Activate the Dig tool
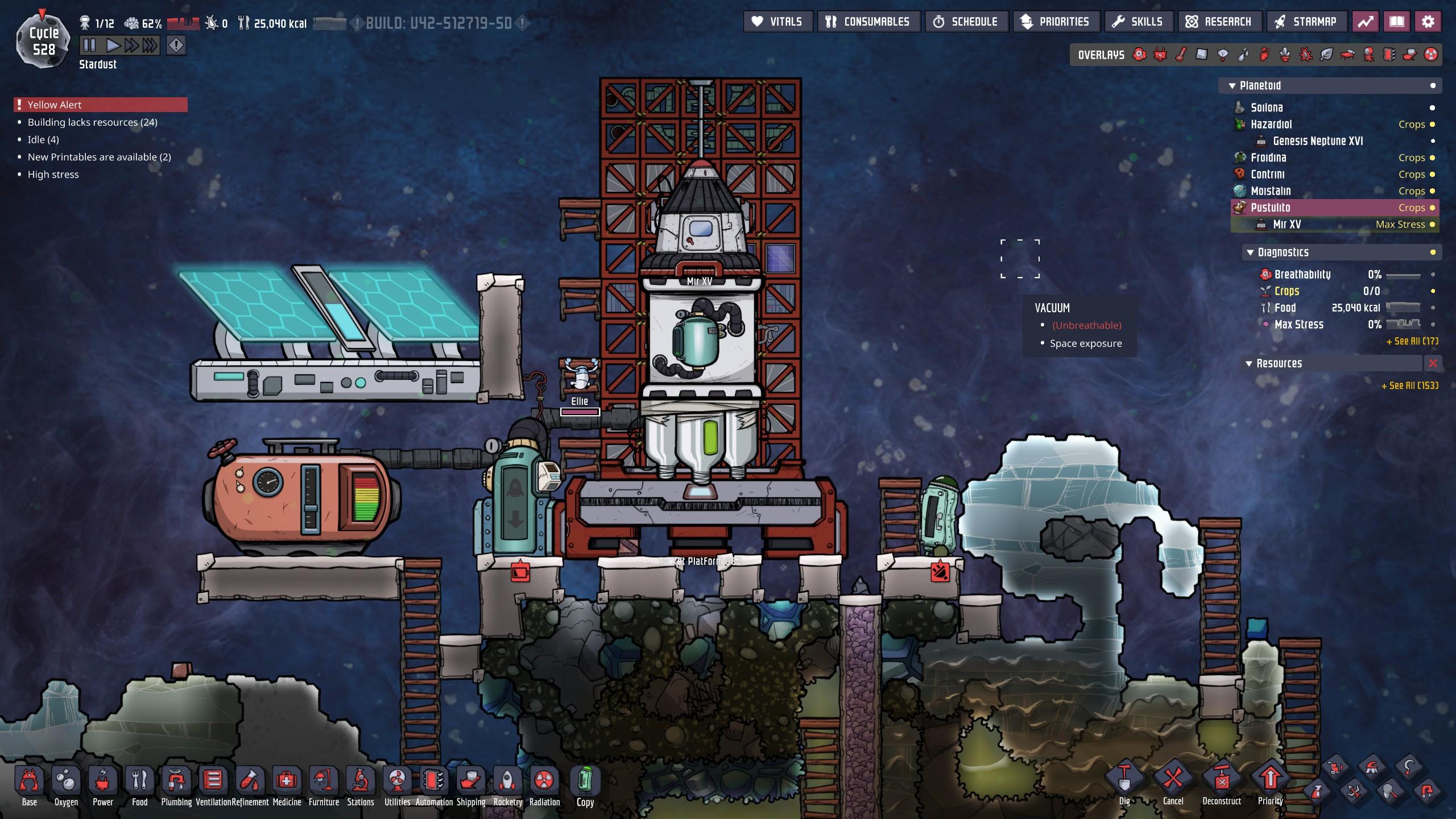Screen dimensions: 1456x819 tap(1124, 782)
